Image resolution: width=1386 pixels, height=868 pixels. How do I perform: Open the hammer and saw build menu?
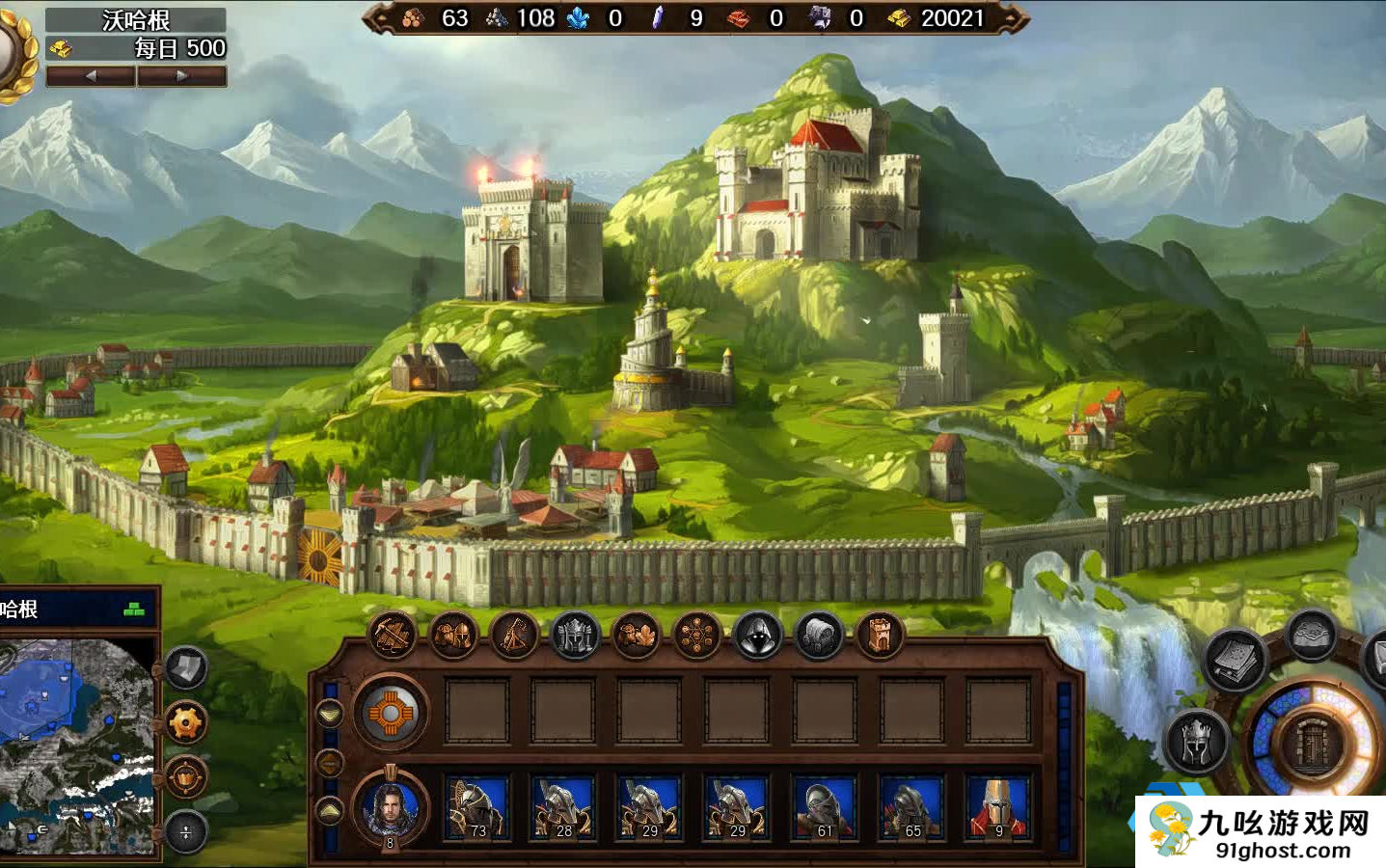[x=393, y=636]
